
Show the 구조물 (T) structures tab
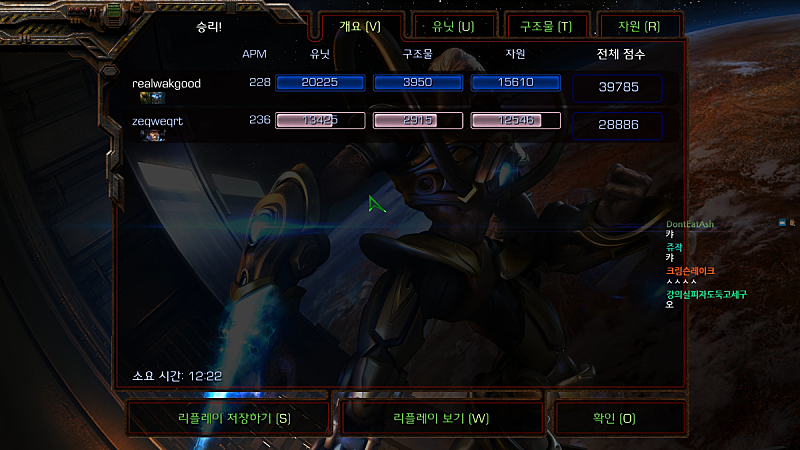tap(546, 26)
